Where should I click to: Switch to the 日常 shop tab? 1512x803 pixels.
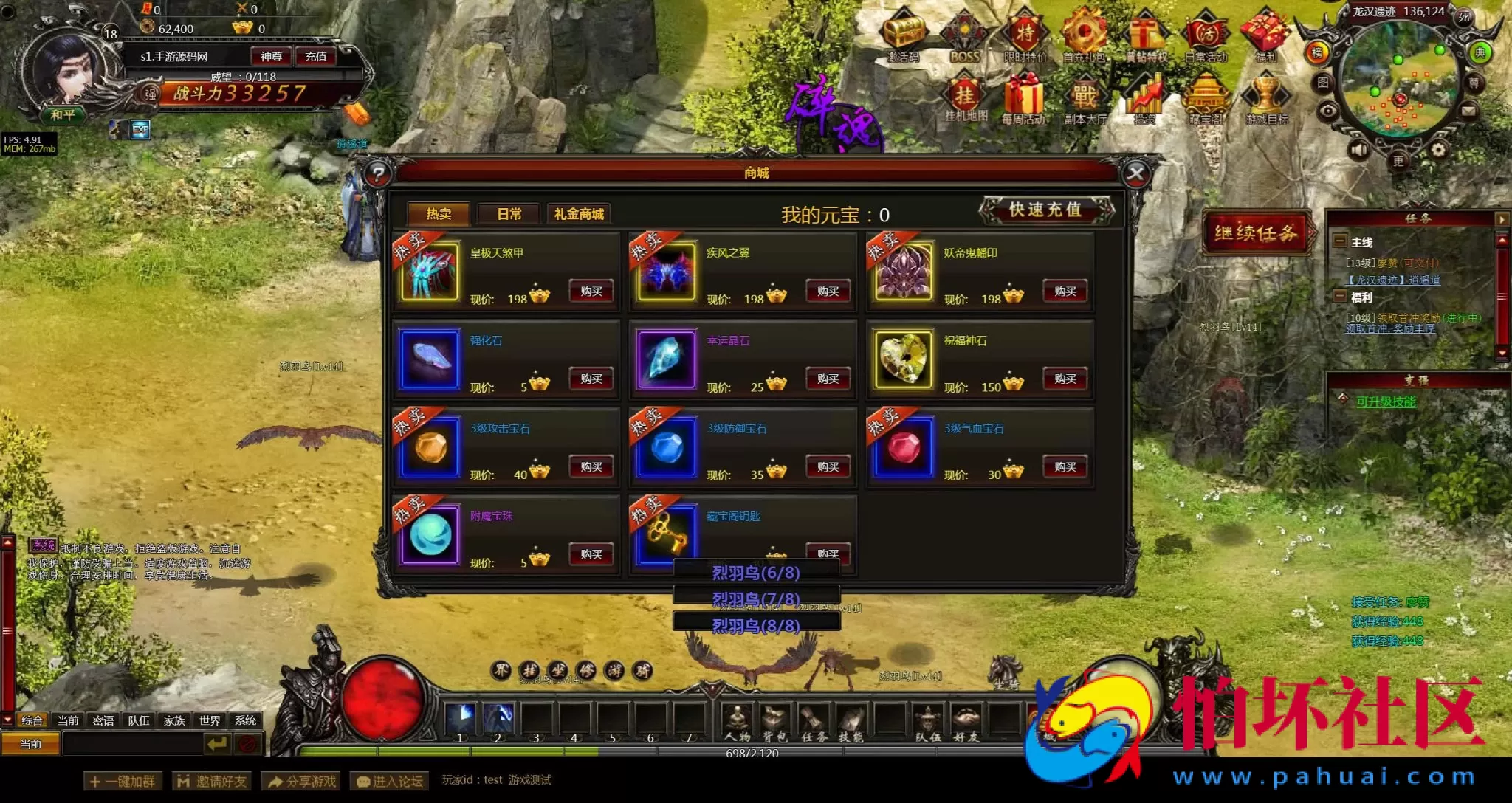(x=509, y=214)
